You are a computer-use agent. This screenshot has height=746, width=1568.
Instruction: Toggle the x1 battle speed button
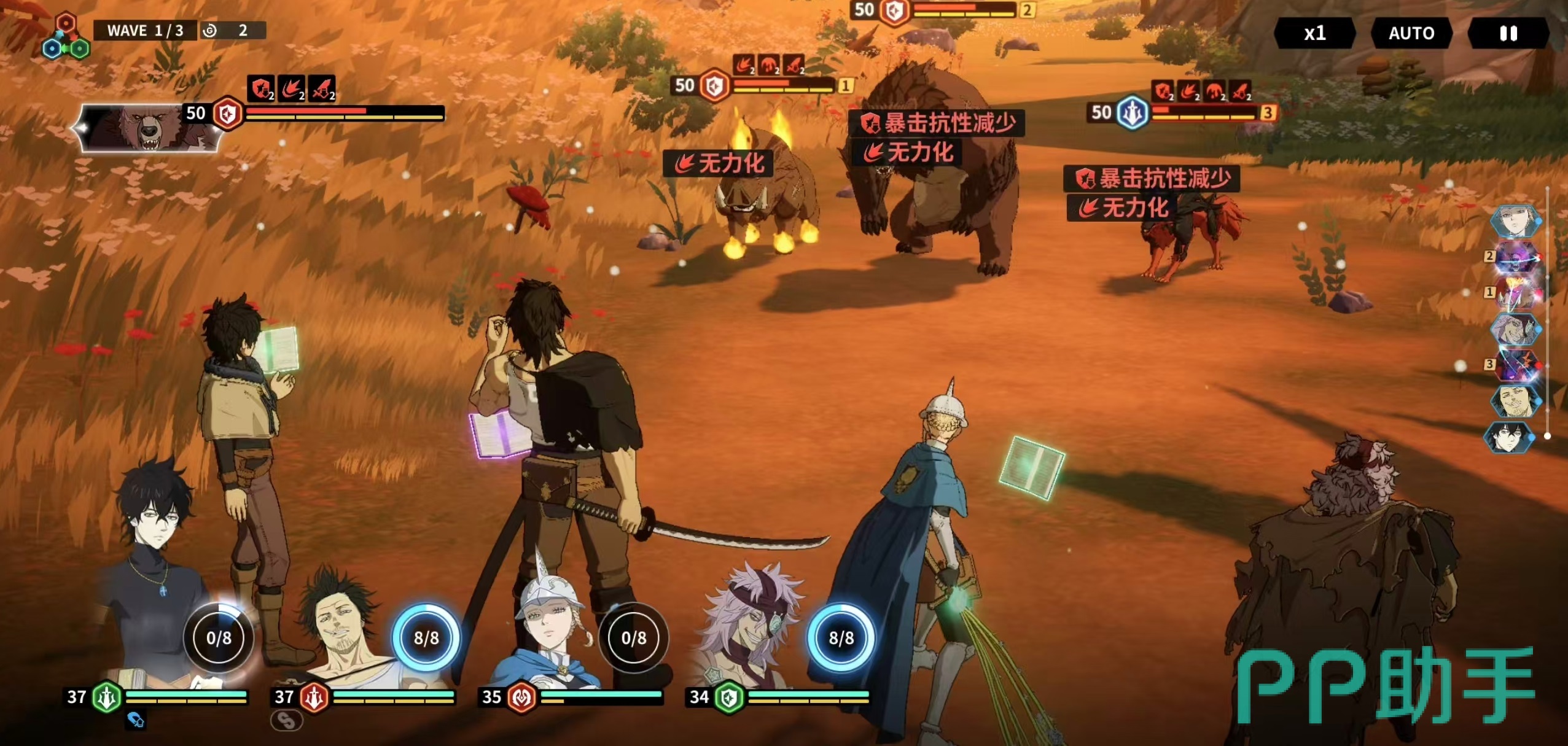pyautogui.click(x=1314, y=33)
